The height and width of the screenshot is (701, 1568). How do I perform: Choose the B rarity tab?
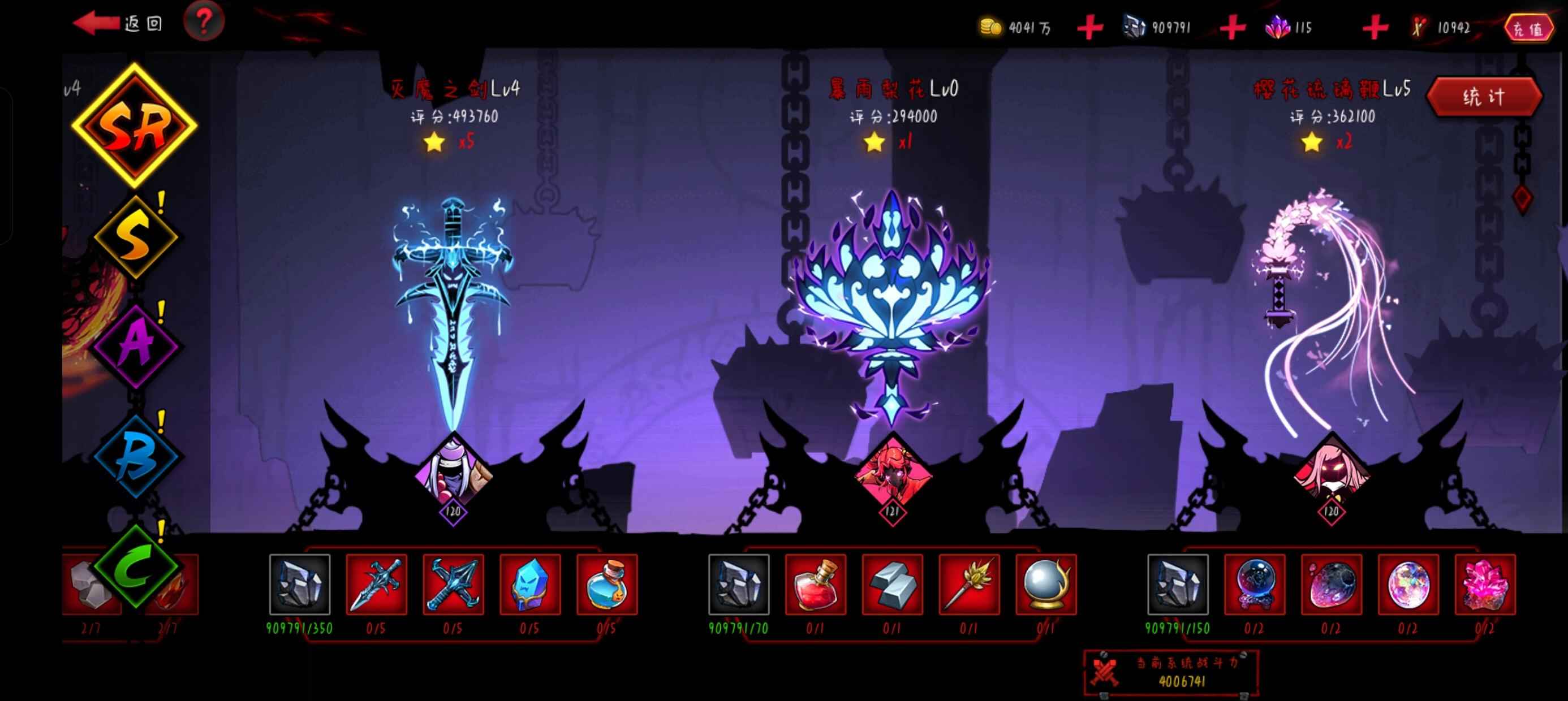[136, 455]
